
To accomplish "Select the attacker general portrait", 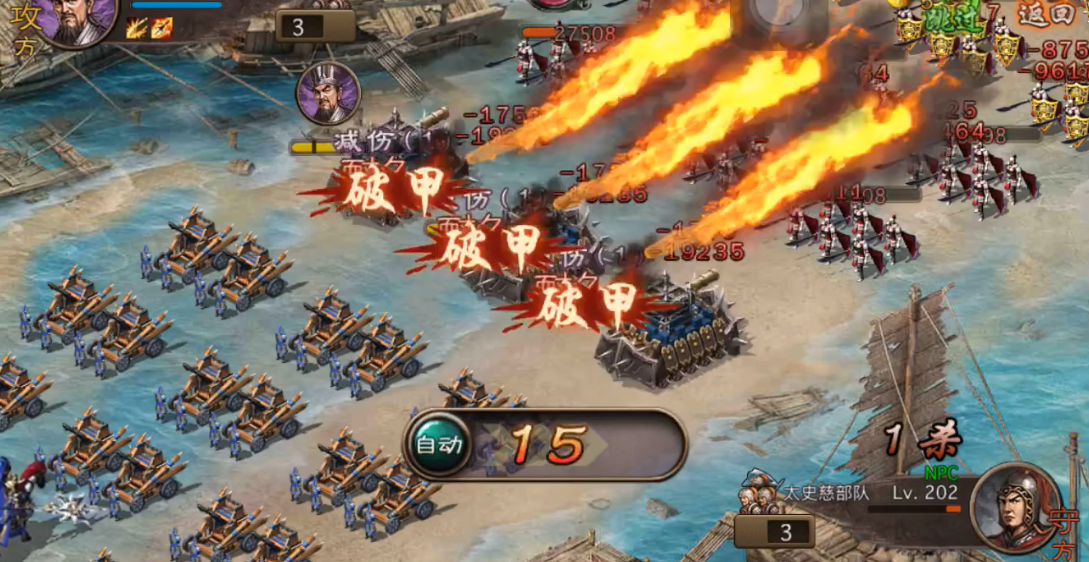I will point(77,20).
